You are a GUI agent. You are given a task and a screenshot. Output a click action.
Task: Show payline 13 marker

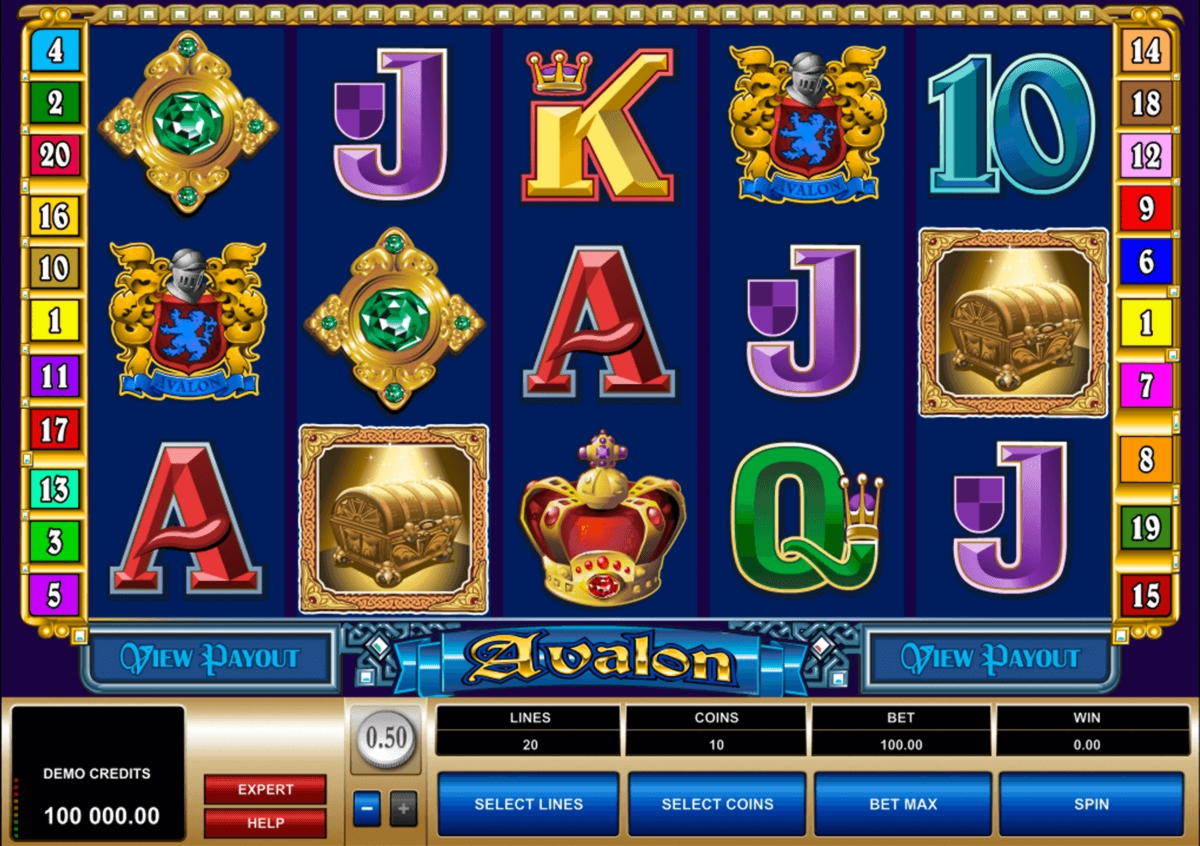pos(55,489)
